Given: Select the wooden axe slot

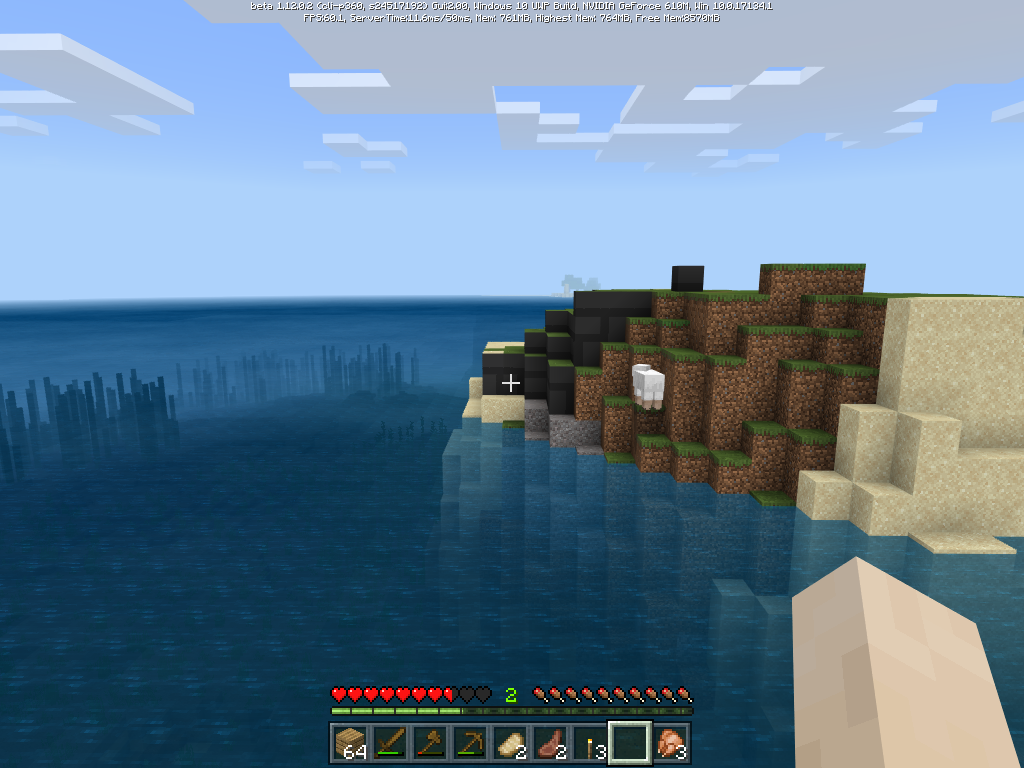Looking at the screenshot, I should (x=430, y=743).
